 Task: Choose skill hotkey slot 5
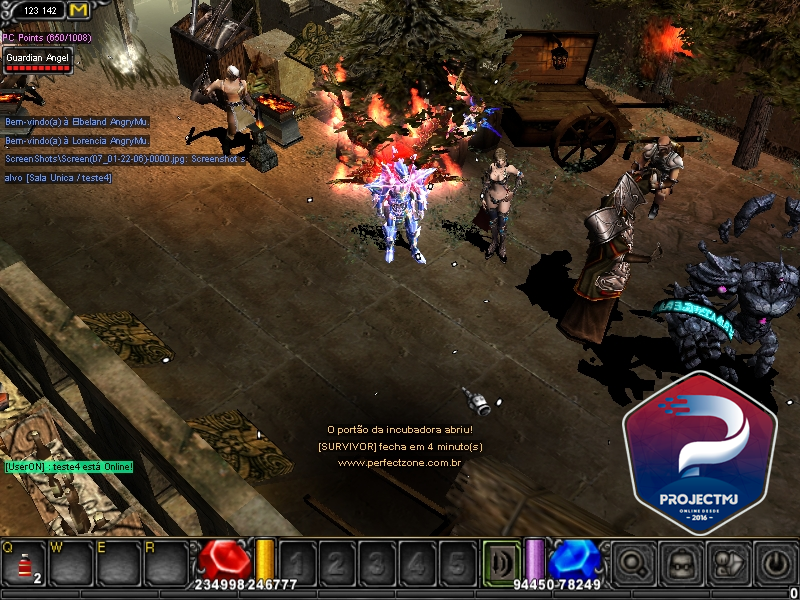tap(456, 563)
